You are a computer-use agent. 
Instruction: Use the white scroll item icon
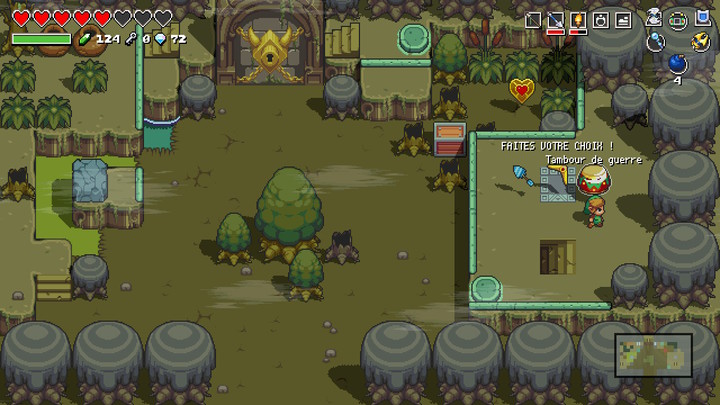[654, 18]
